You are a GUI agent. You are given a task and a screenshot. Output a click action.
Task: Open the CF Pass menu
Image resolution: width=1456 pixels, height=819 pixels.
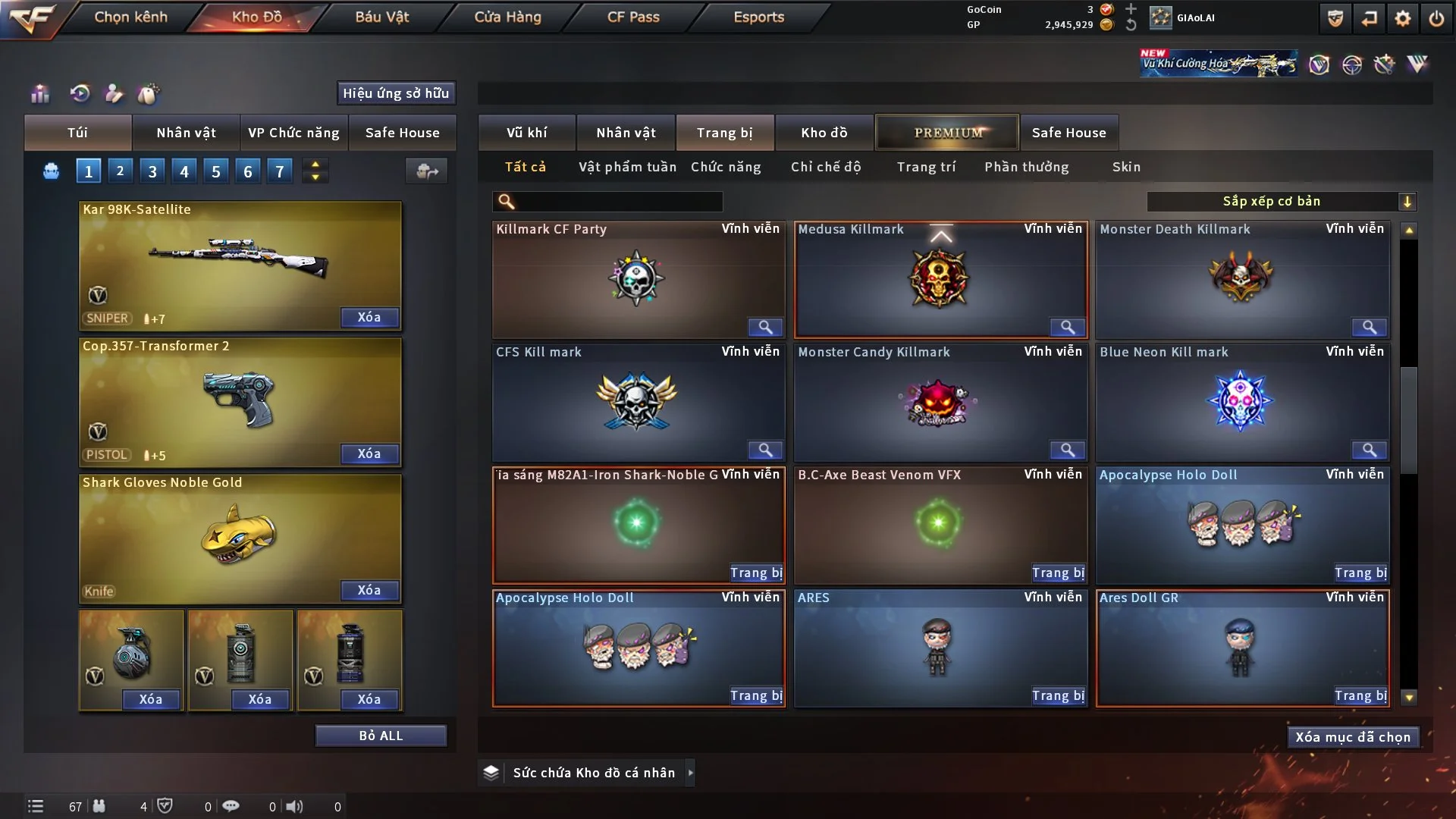tap(633, 17)
